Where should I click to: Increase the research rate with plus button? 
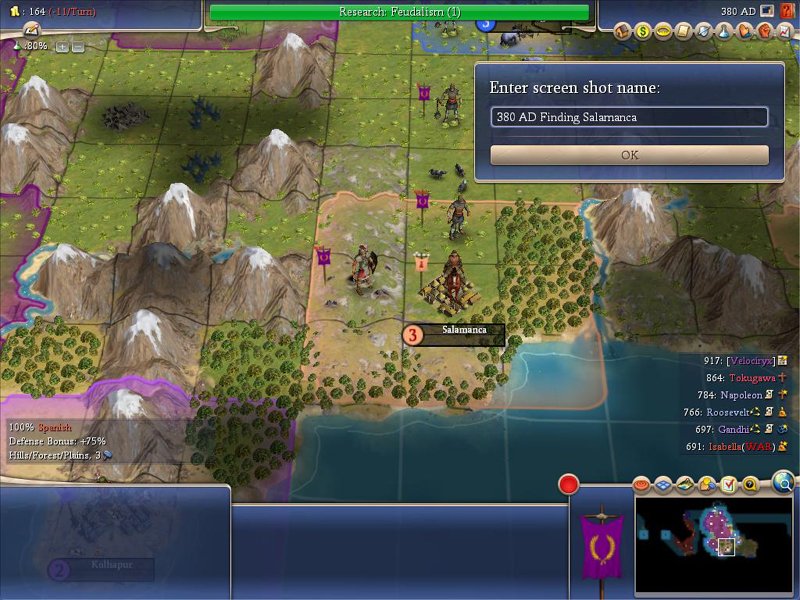[62, 46]
